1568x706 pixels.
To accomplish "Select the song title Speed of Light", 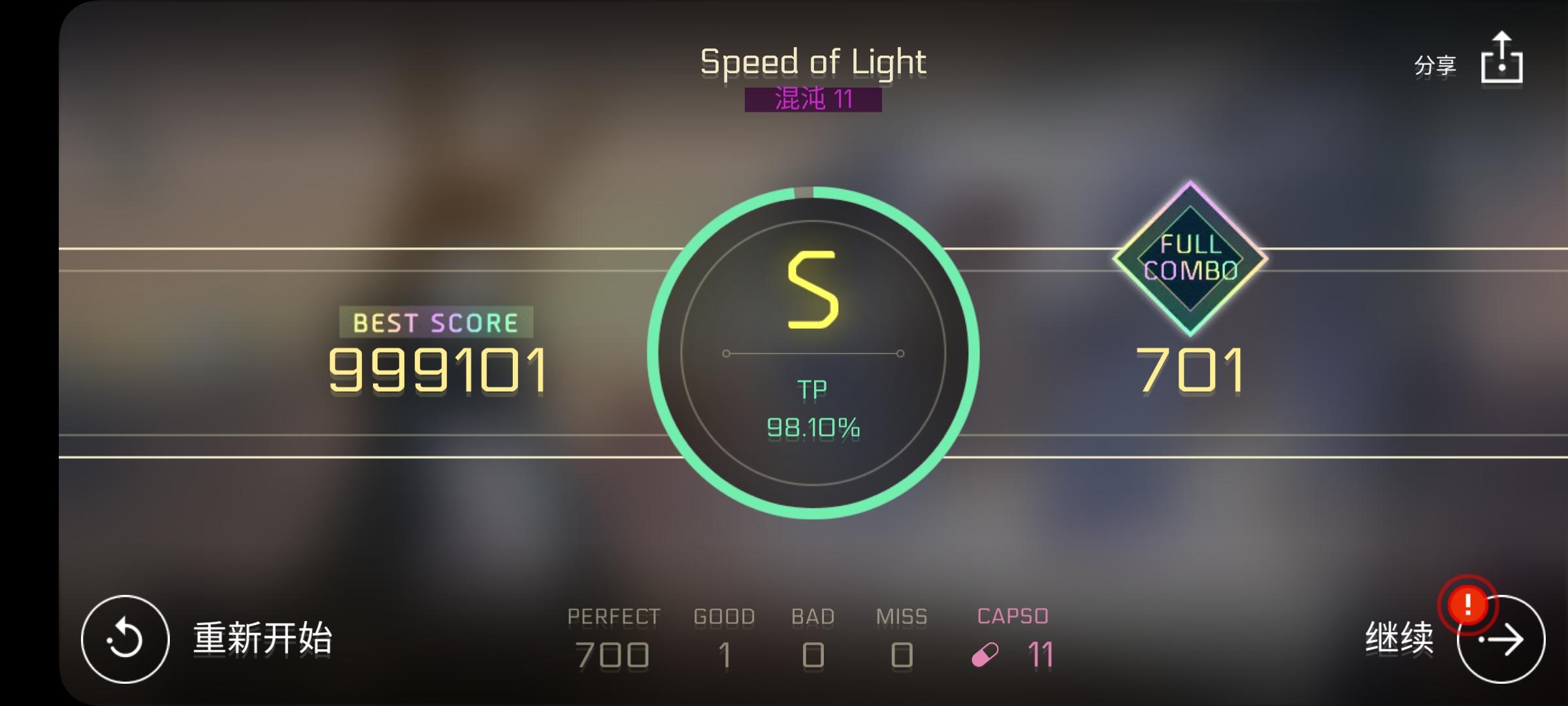I will point(812,62).
